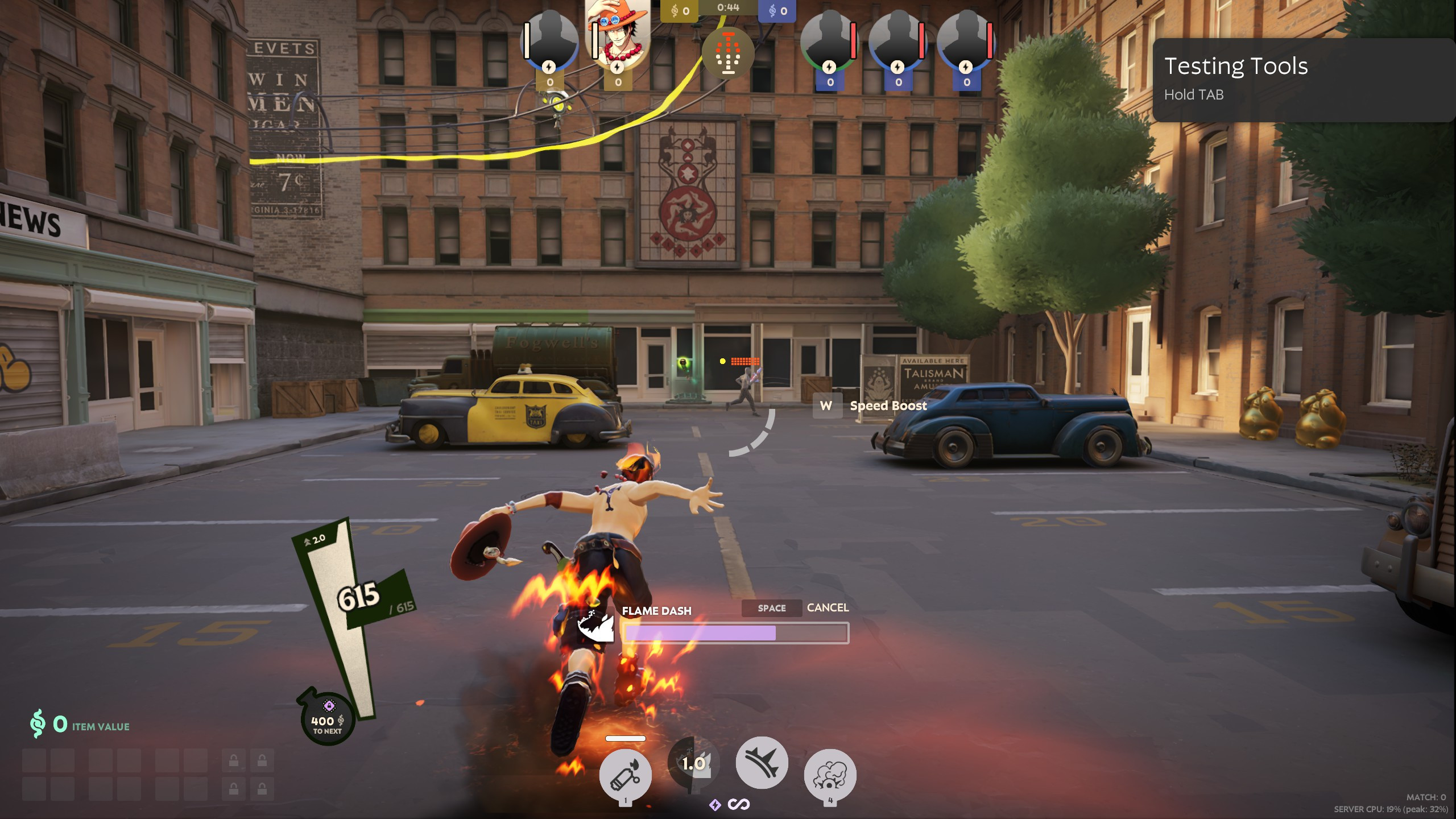Expand the blue team souls counter
The image size is (1456, 819).
779,10
